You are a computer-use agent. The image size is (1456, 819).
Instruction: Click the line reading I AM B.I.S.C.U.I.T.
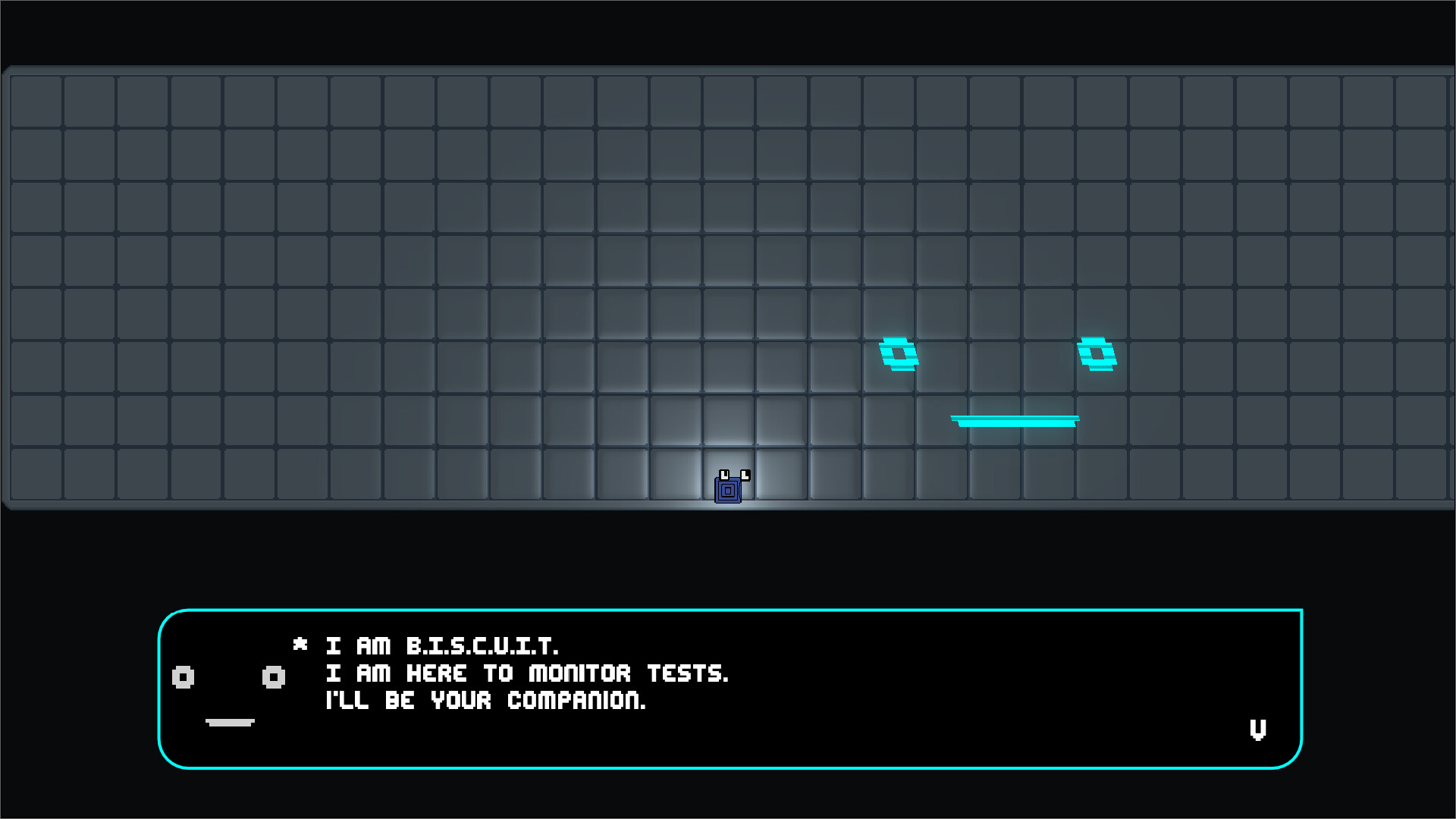441,645
